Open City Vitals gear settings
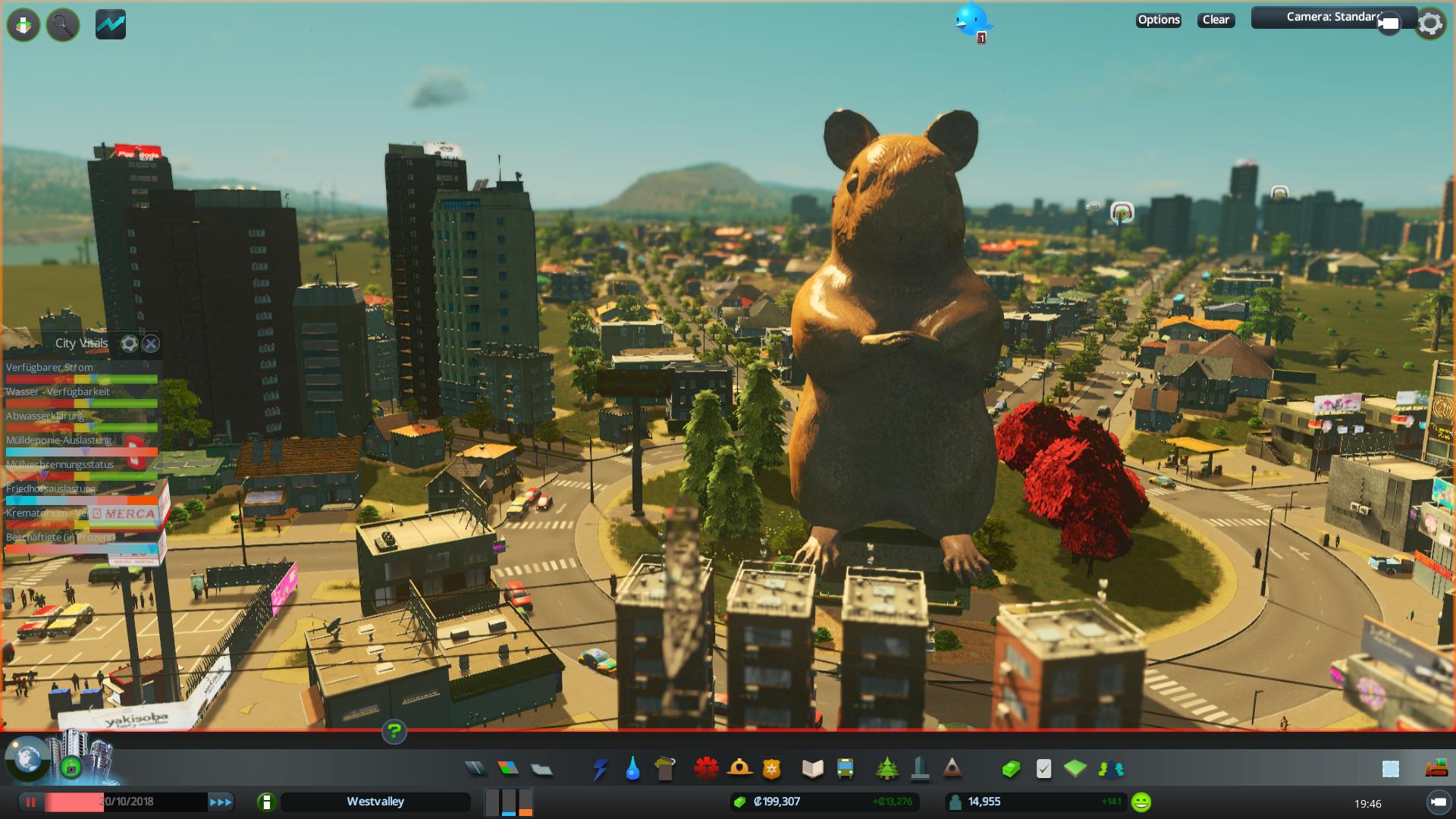Screen dimensions: 1456x819 (129, 344)
